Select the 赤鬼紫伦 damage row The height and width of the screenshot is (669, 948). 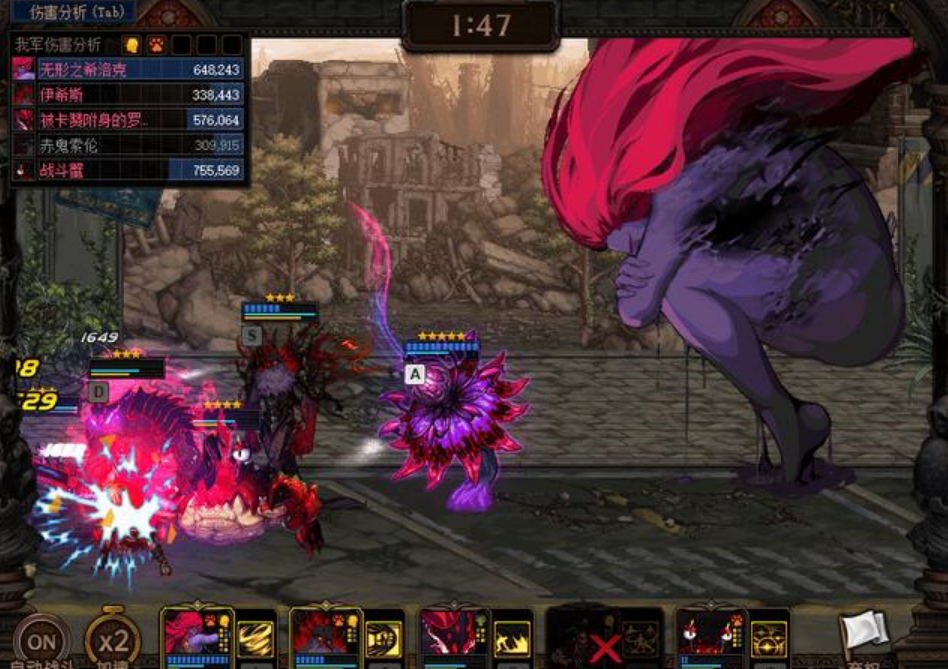[128, 145]
